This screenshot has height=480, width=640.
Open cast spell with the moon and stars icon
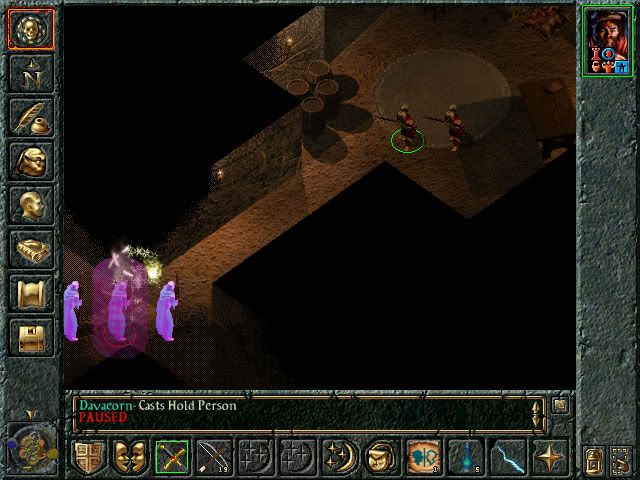[340, 456]
